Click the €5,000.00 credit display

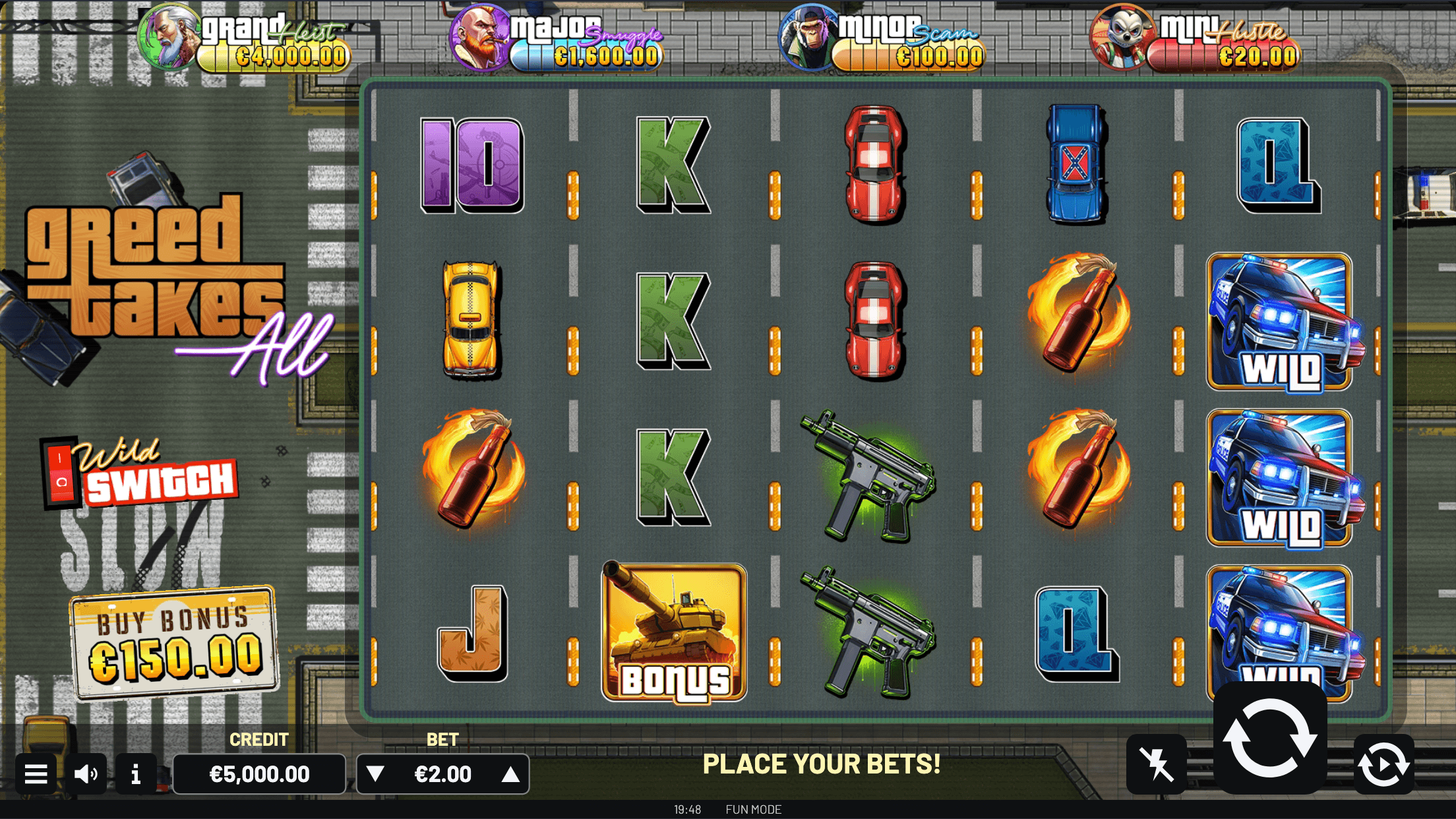point(260,773)
